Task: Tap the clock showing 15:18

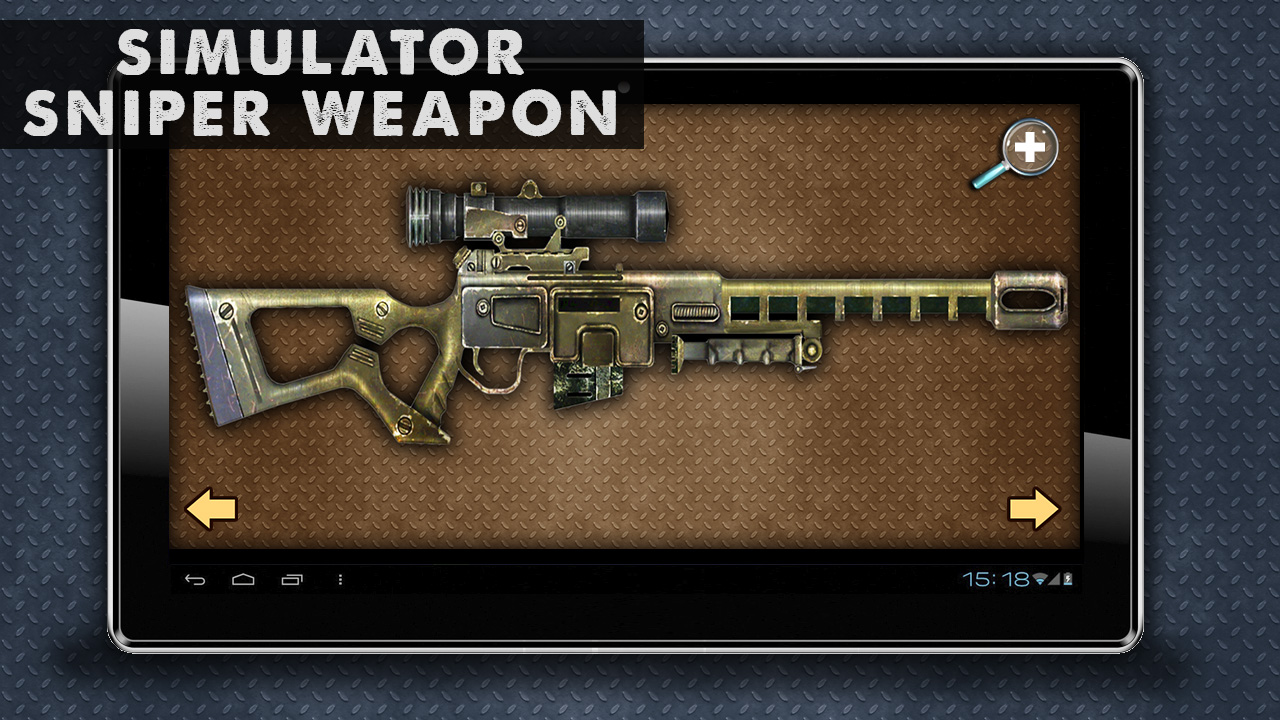Action: 995,579
